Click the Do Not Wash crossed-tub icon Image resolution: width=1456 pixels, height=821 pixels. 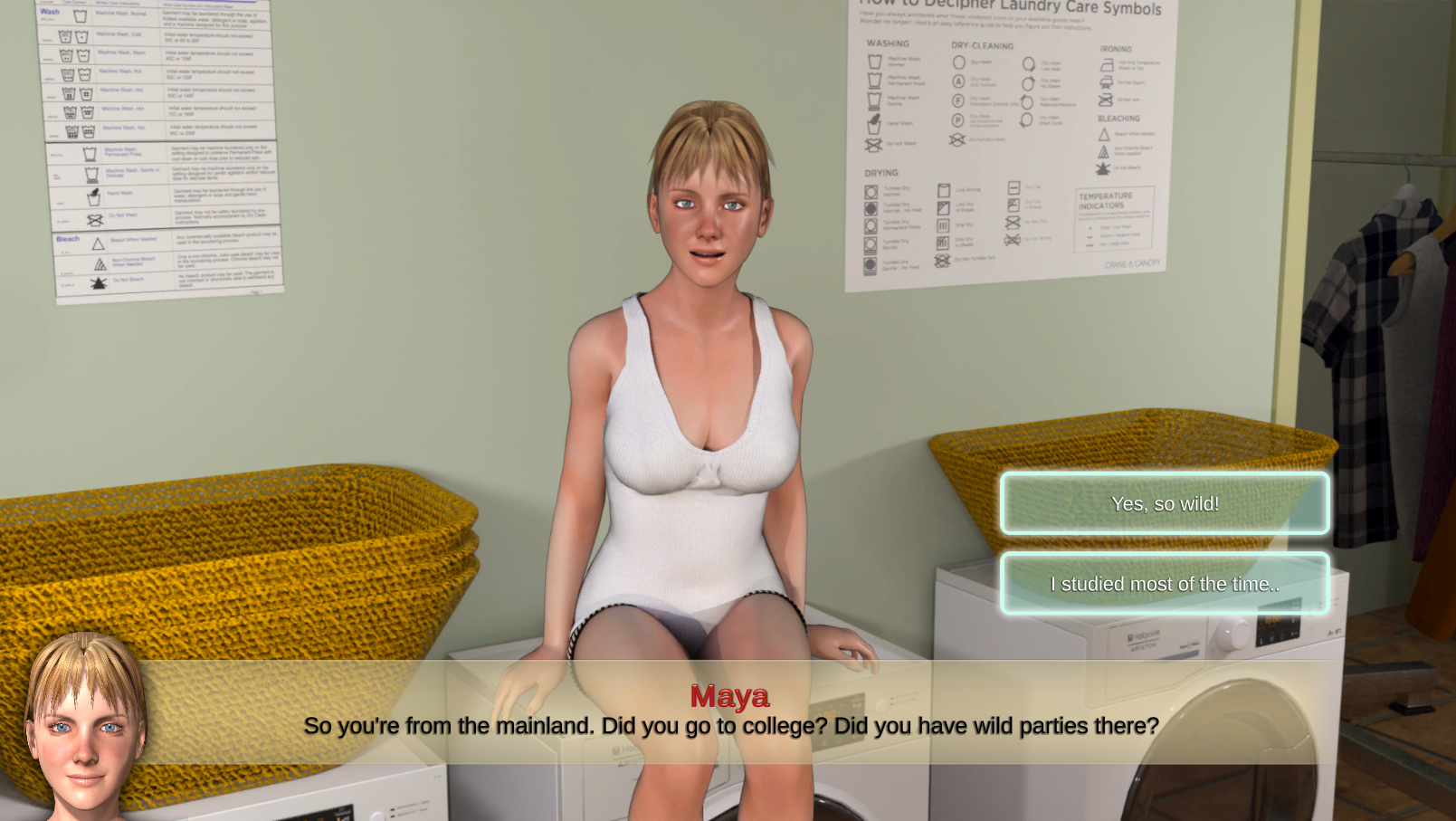[x=874, y=143]
